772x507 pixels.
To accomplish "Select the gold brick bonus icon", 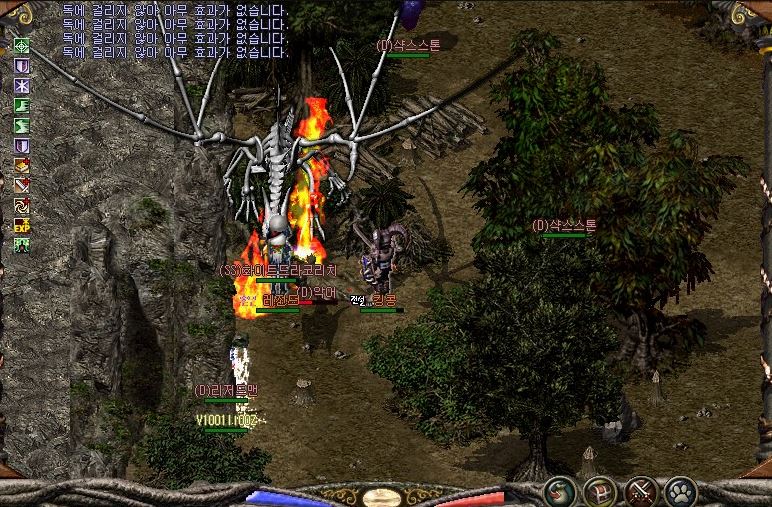I will 21,166.
